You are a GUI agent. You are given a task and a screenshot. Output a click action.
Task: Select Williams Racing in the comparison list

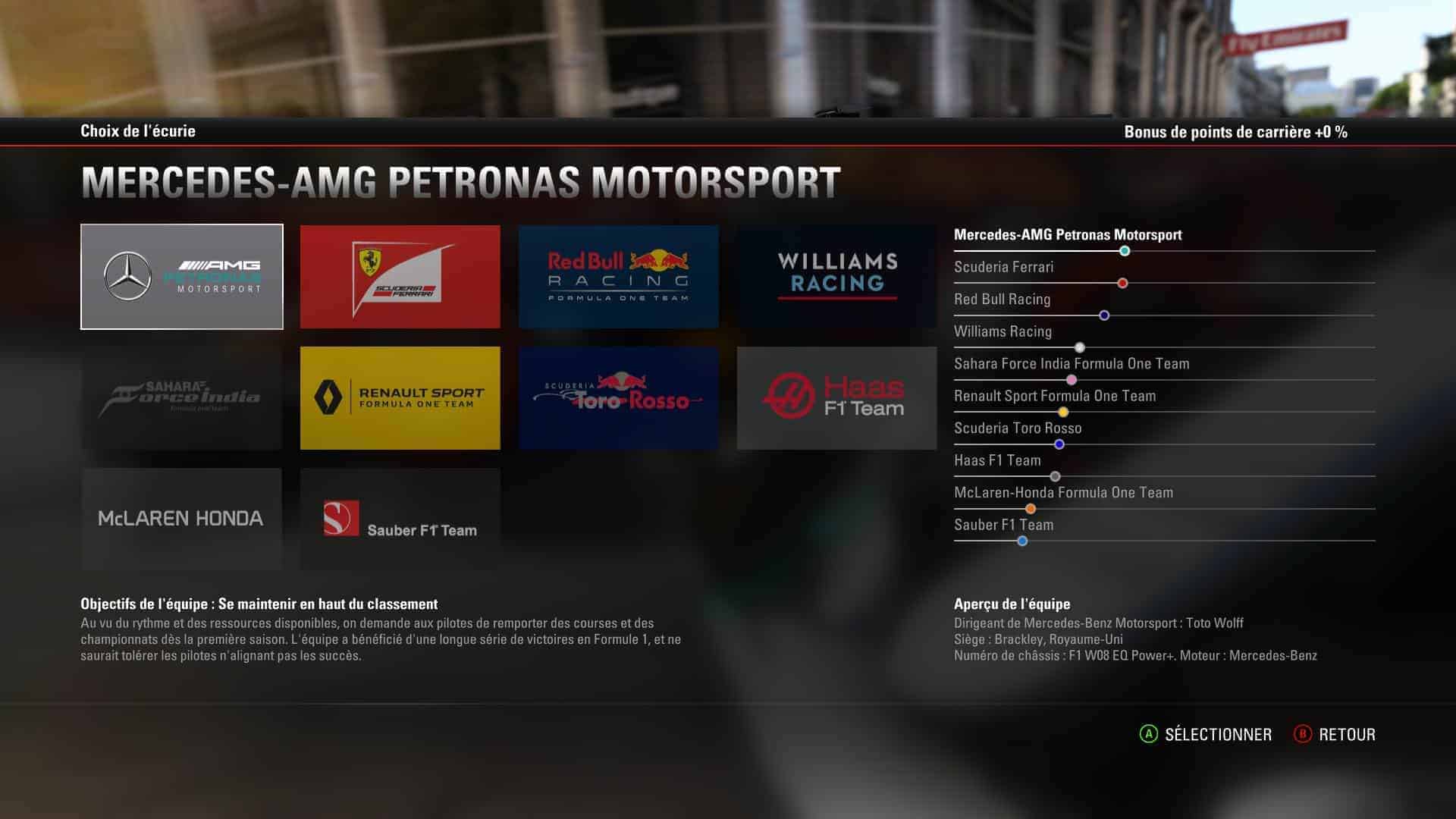coord(1003,331)
